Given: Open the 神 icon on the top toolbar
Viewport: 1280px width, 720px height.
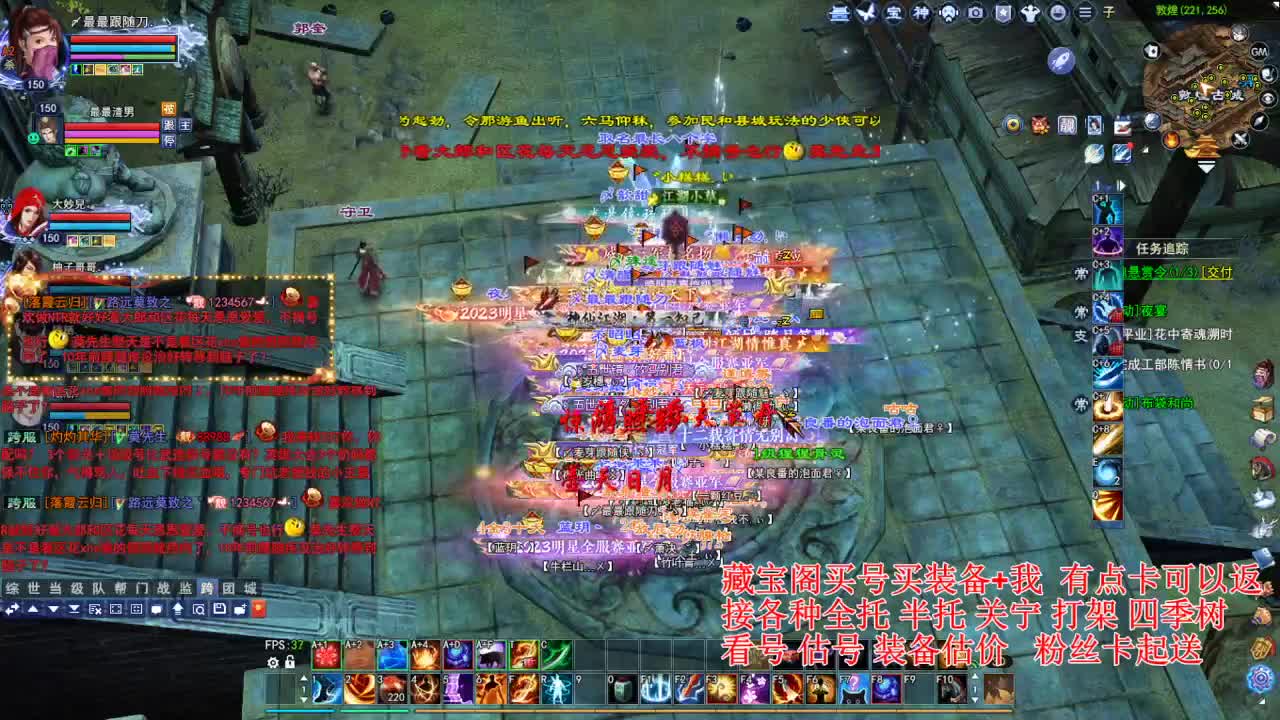Looking at the screenshot, I should click(x=922, y=12).
